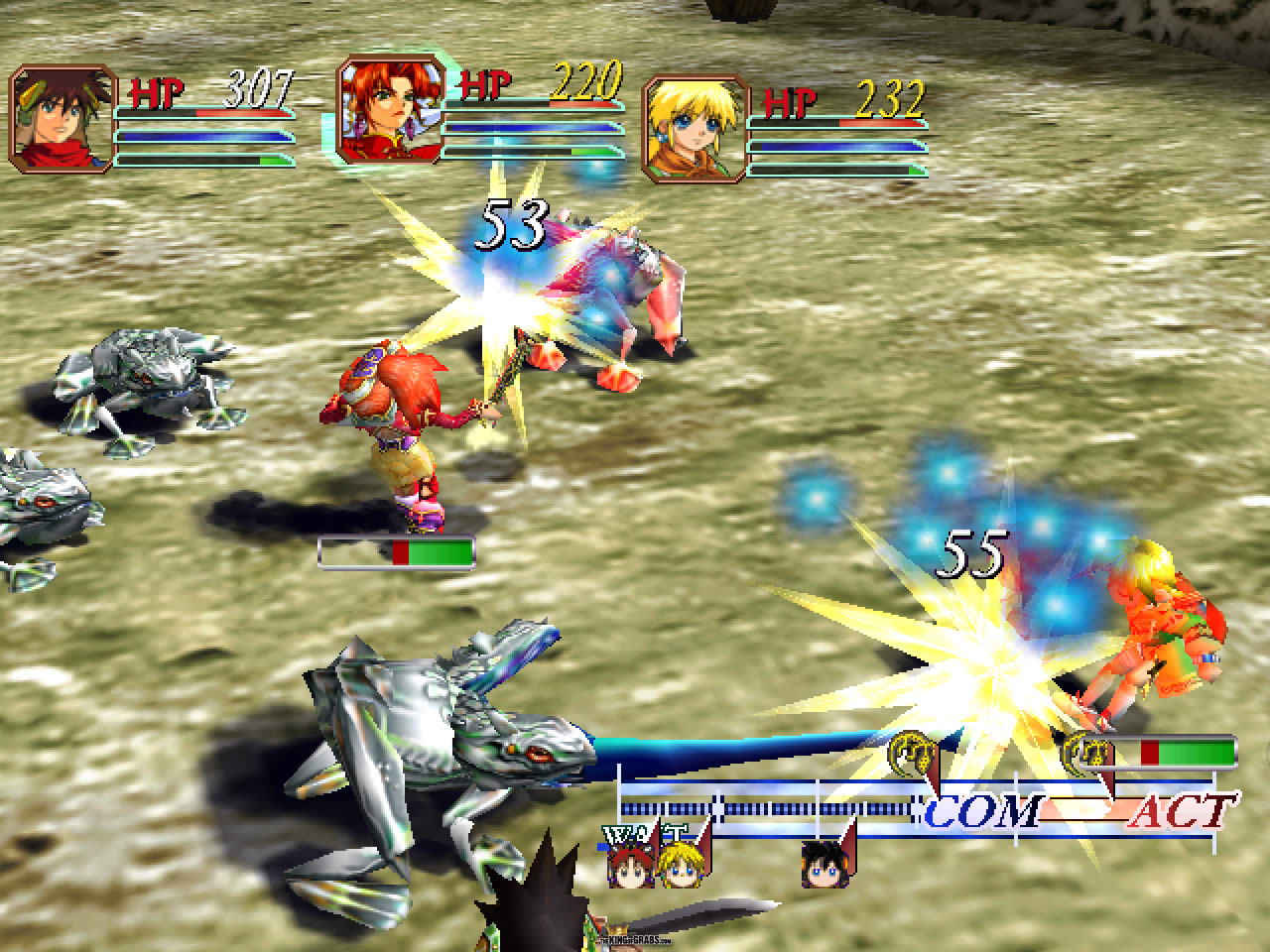Select the red-haired woman's portrait
The image size is (1270, 952).
[387, 110]
